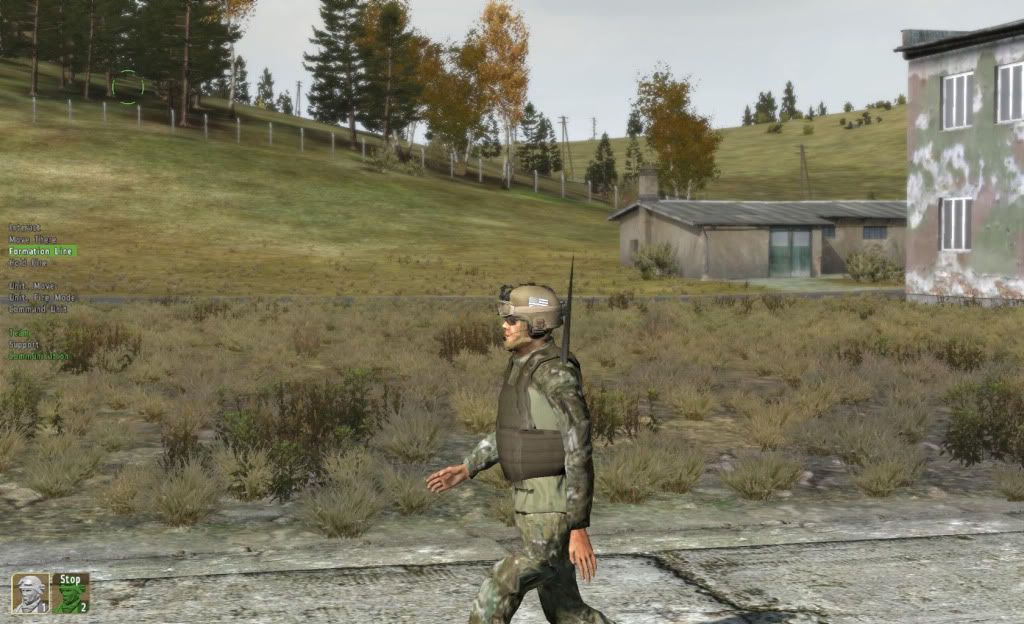Open the Unit: Fire Mode submenu
This screenshot has width=1024, height=624.
(x=43, y=298)
